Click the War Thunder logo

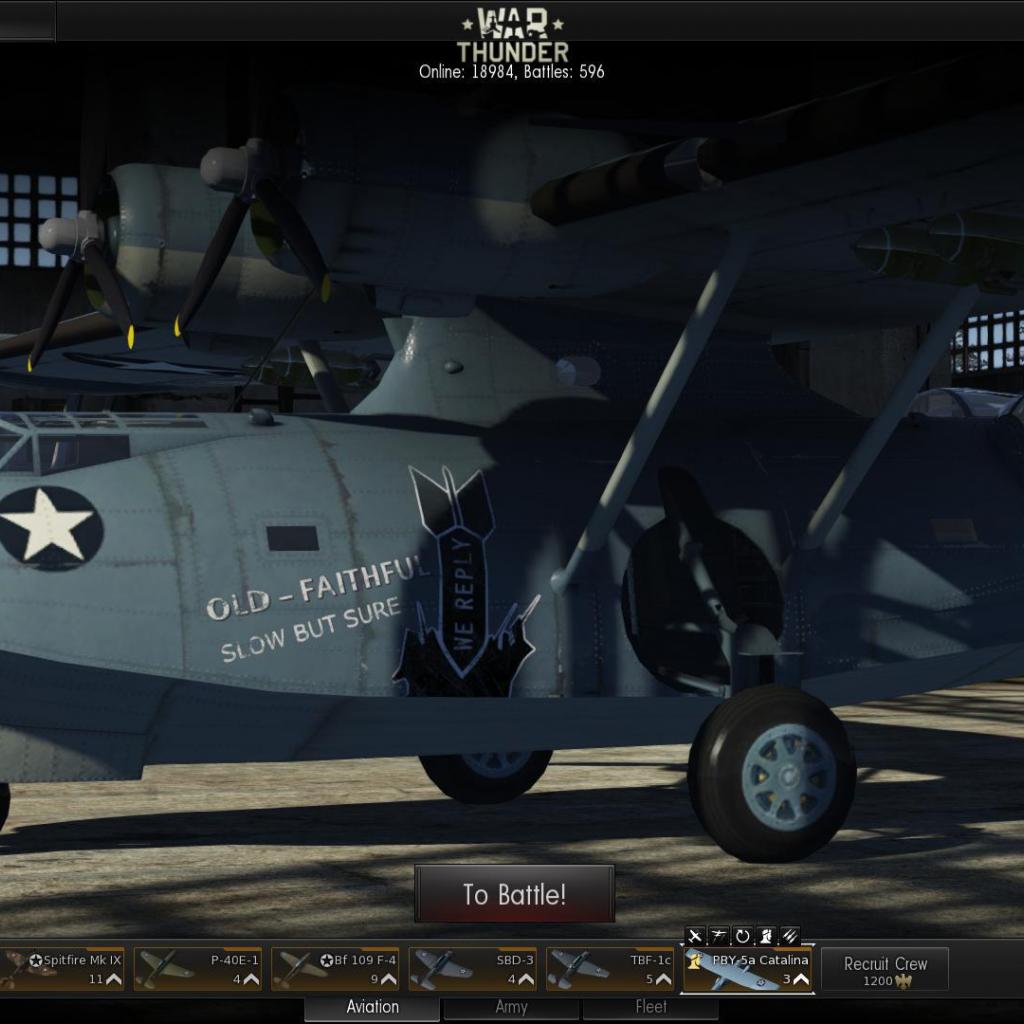[512, 36]
